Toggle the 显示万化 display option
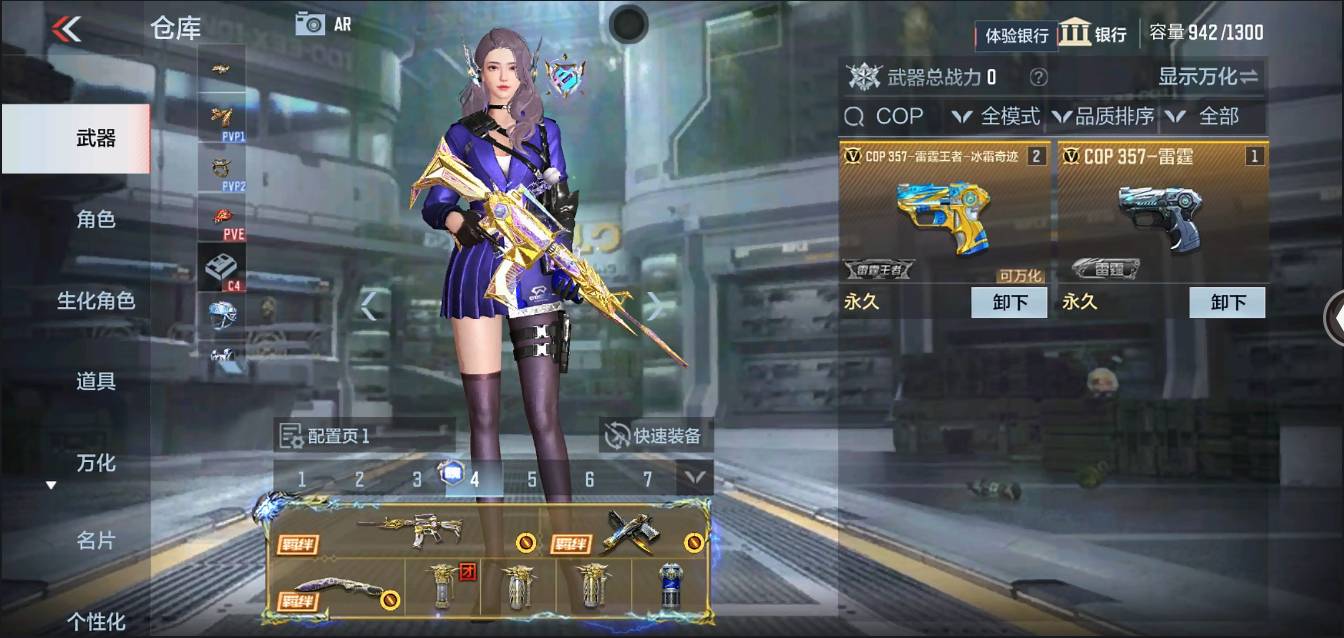1344x638 pixels. pyautogui.click(x=1208, y=77)
